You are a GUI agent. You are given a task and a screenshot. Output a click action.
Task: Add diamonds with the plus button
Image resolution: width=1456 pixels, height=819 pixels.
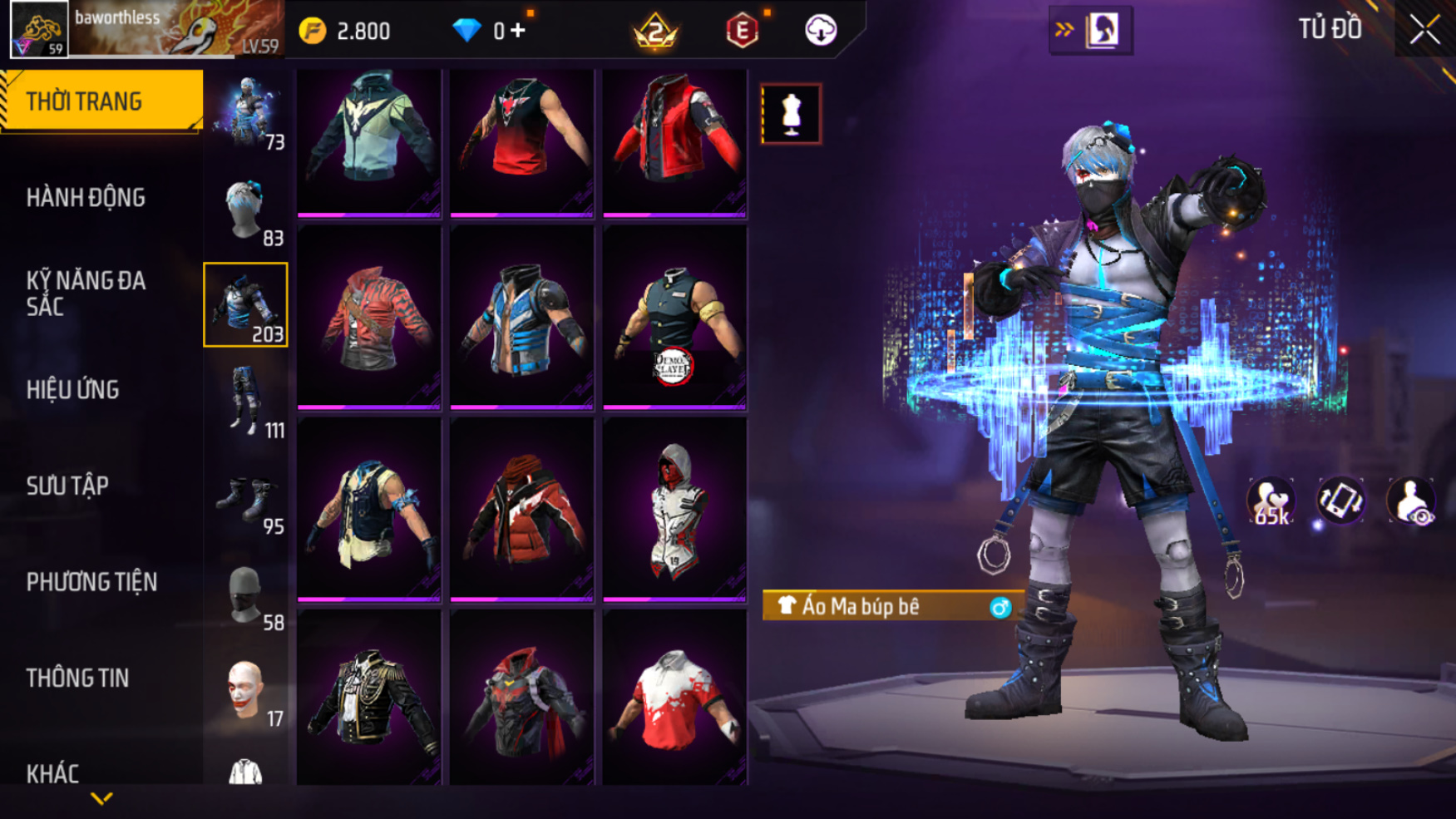coord(518,31)
